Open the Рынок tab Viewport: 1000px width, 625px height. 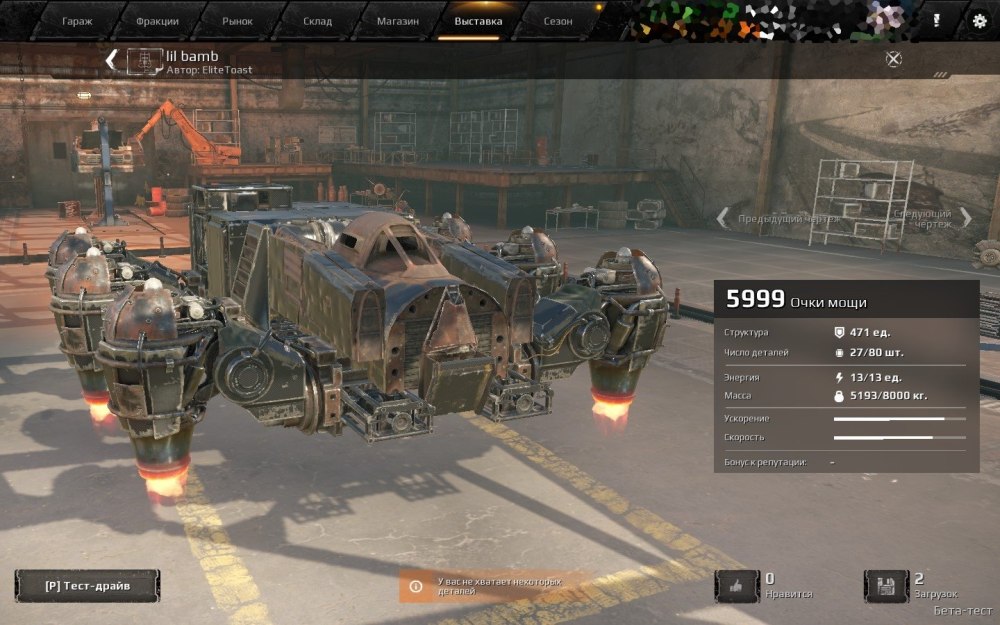[x=237, y=20]
